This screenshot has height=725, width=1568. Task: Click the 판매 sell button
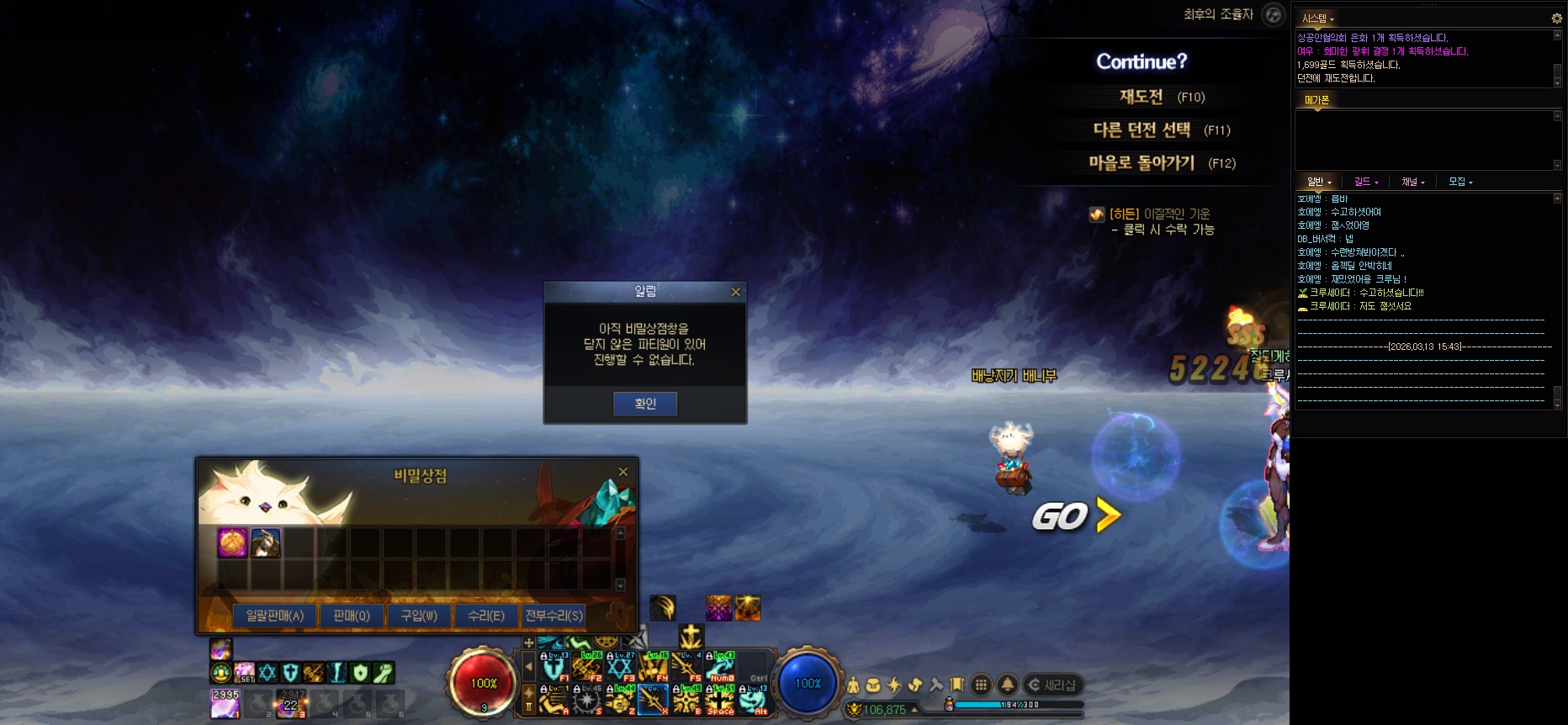[x=351, y=616]
